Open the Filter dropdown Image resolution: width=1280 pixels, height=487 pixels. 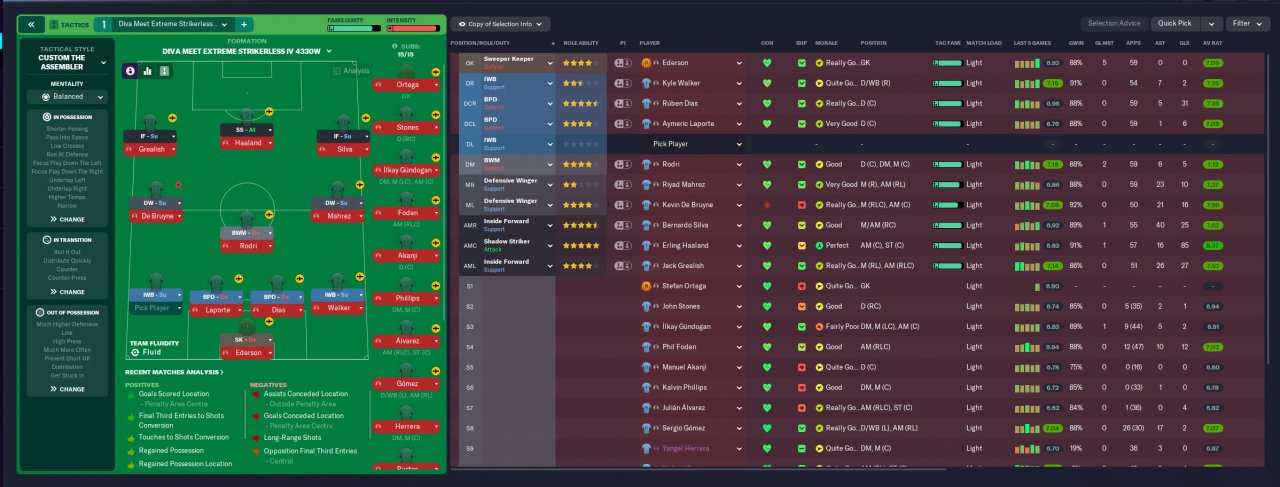(1245, 23)
